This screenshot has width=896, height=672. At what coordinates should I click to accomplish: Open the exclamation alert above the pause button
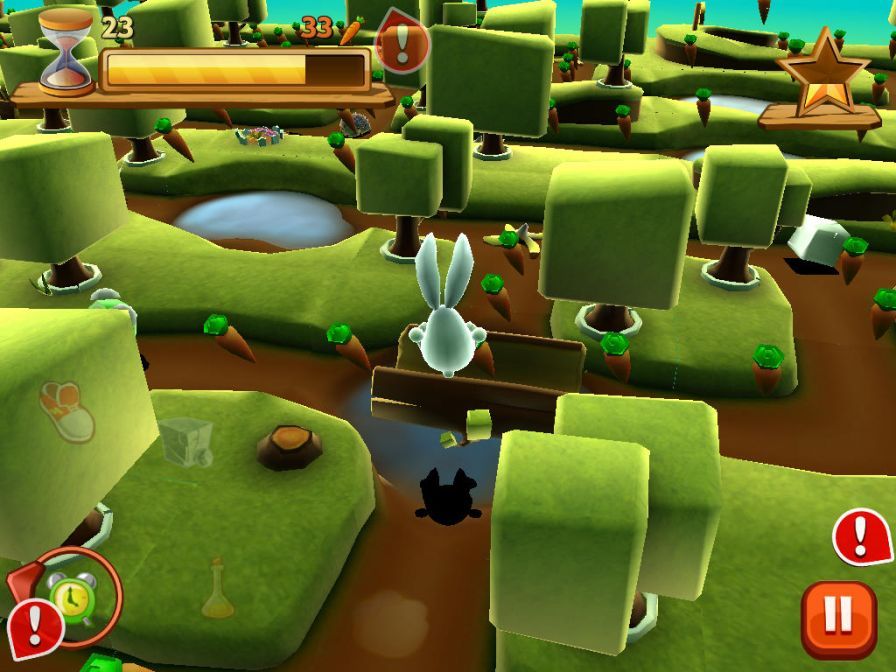pos(861,538)
